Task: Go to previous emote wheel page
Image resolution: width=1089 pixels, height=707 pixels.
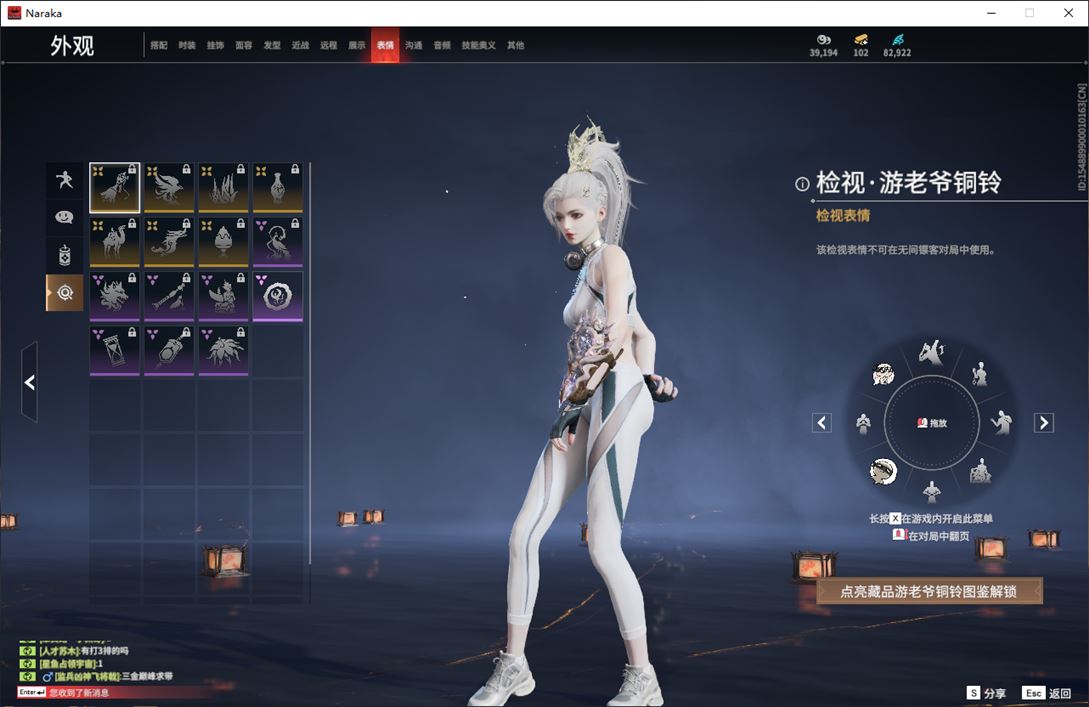Action: pos(822,423)
